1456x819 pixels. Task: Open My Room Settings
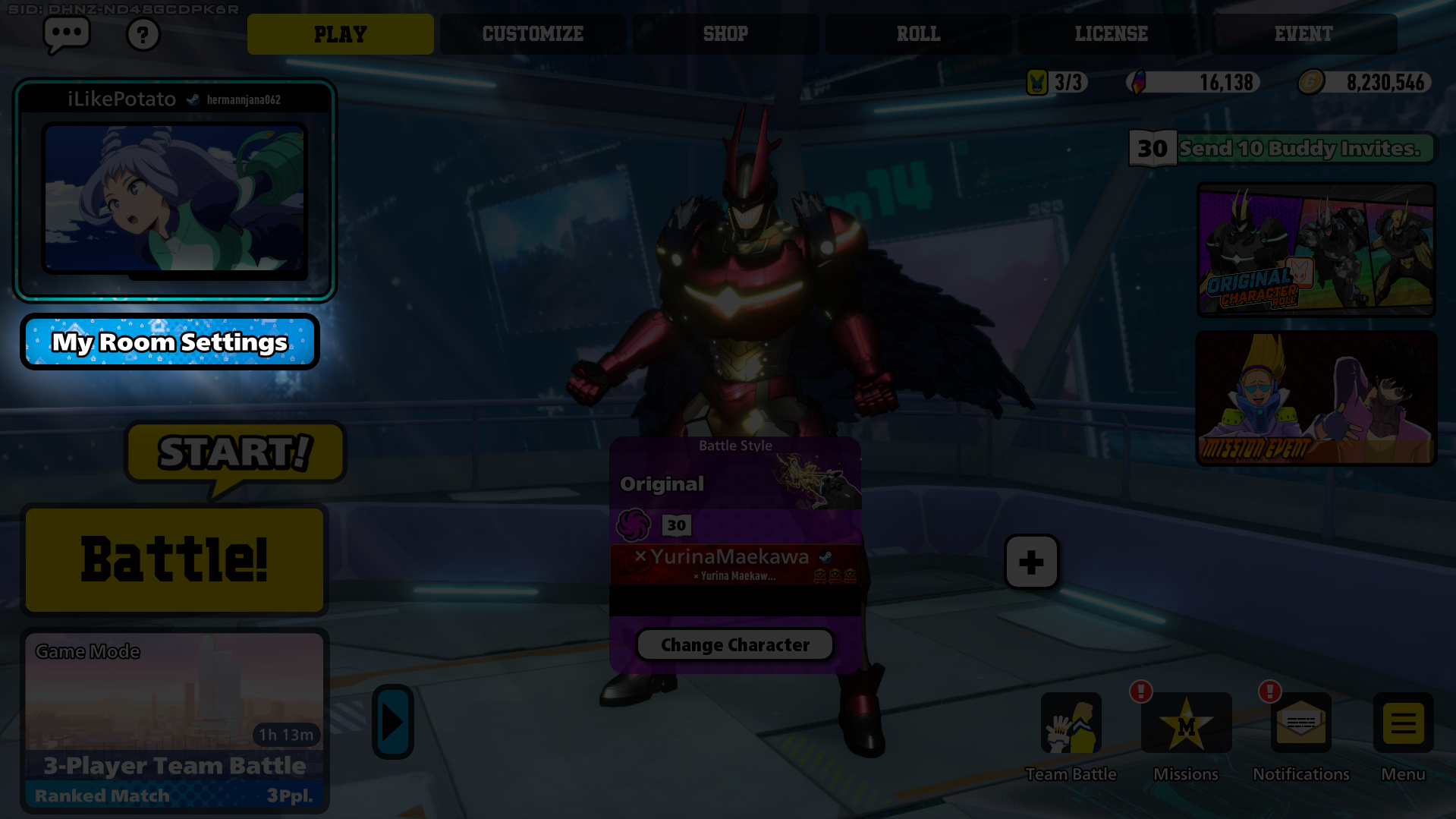(170, 342)
